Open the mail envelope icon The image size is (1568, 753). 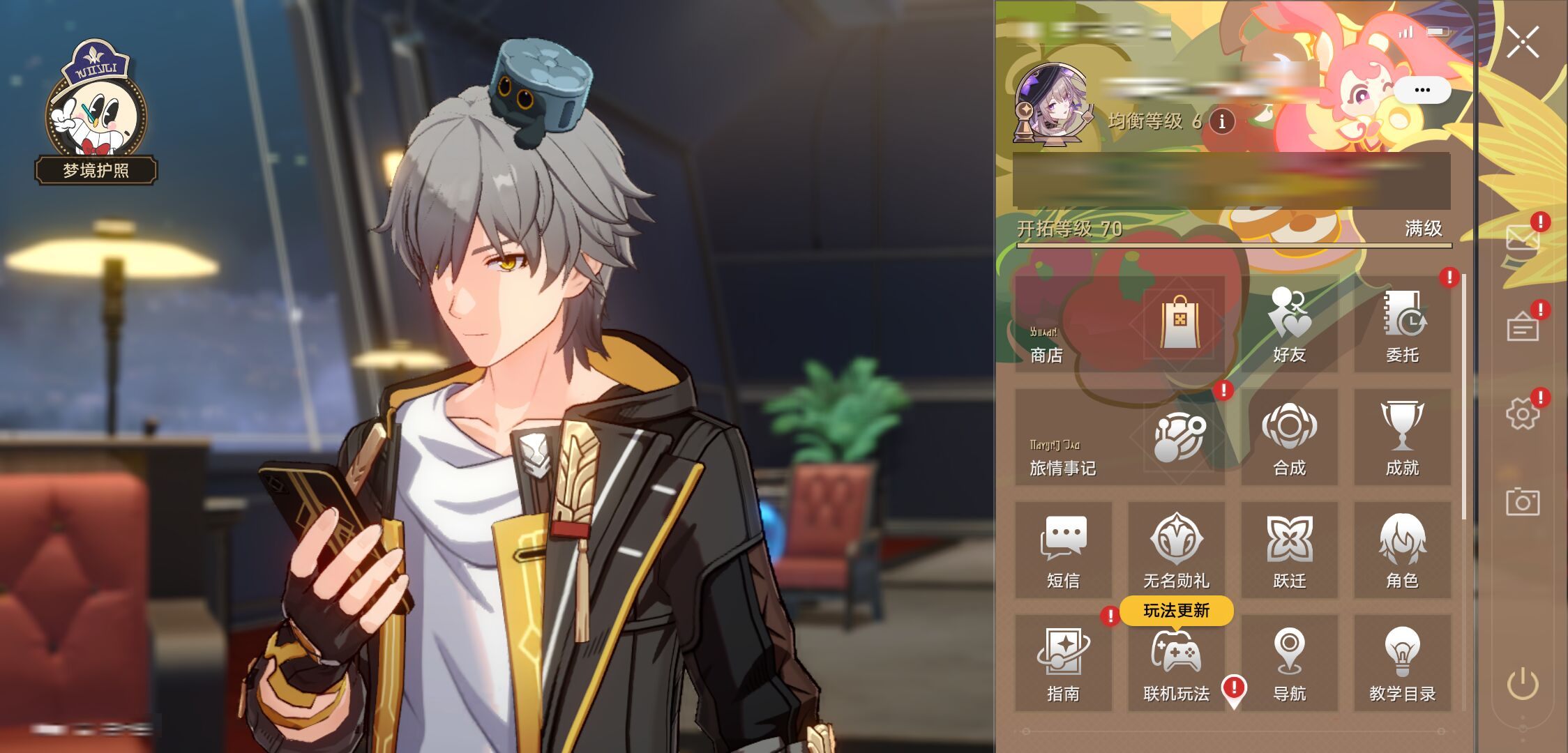point(1522,238)
